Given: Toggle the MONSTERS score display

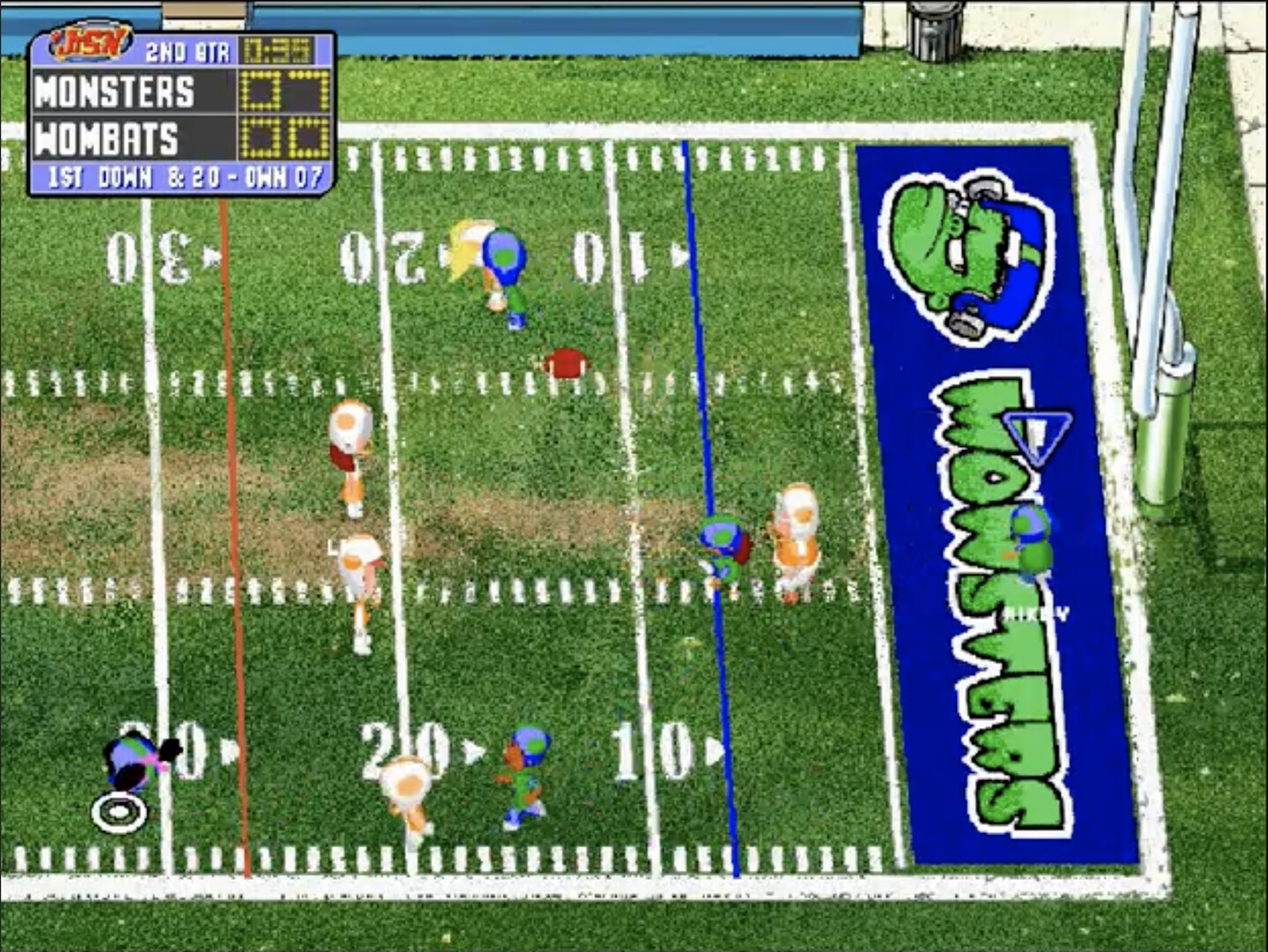Looking at the screenshot, I should [284, 88].
